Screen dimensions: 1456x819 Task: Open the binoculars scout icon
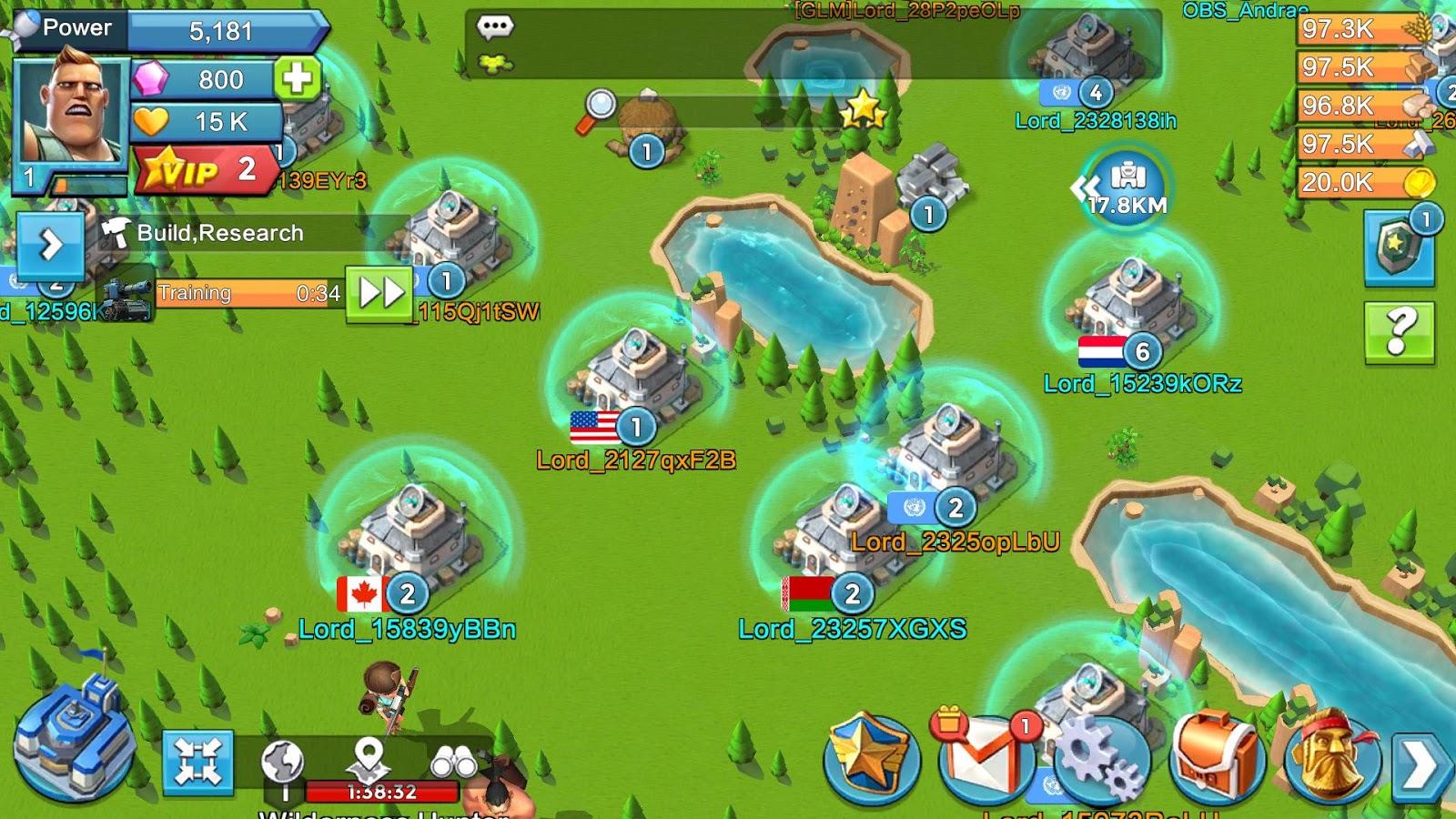[453, 761]
